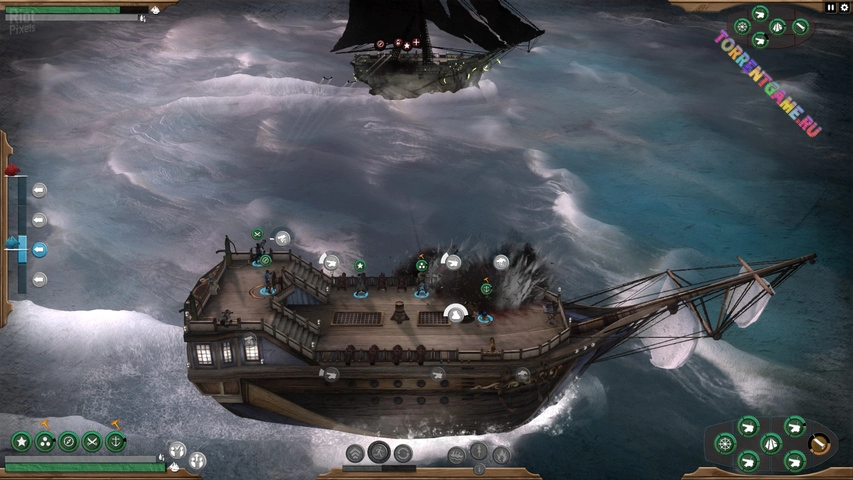Click the circular arrows swap button
This screenshot has width=853, height=480.
coord(403,453)
